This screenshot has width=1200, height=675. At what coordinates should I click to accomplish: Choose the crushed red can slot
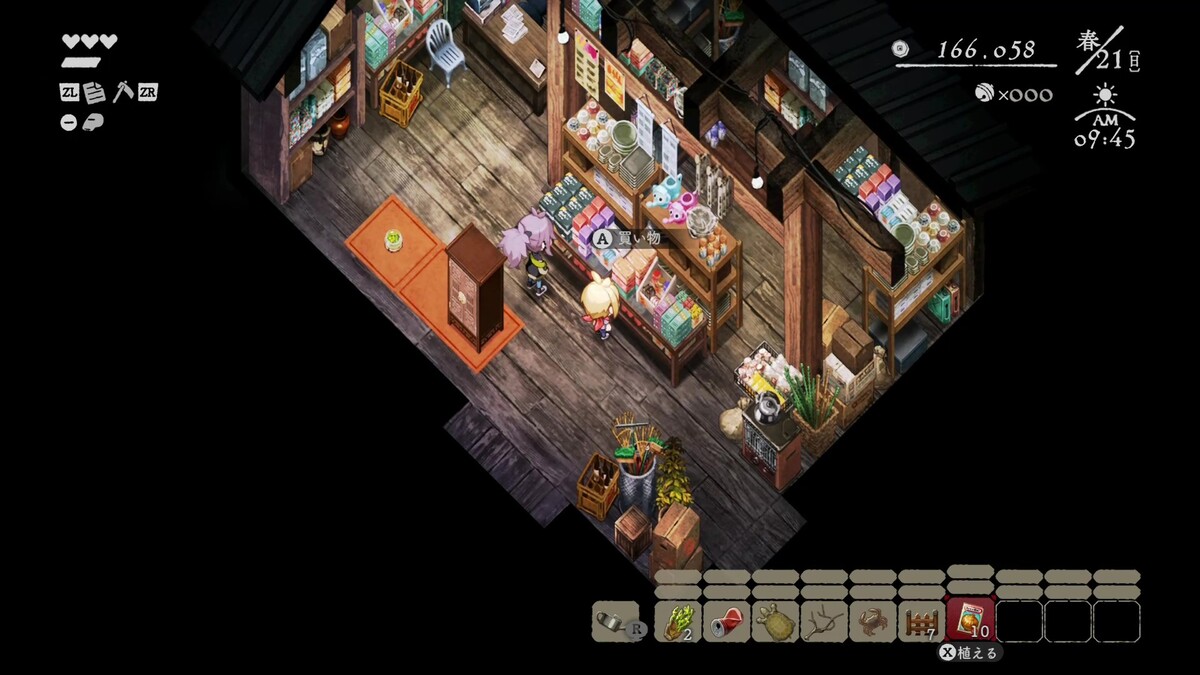[726, 621]
